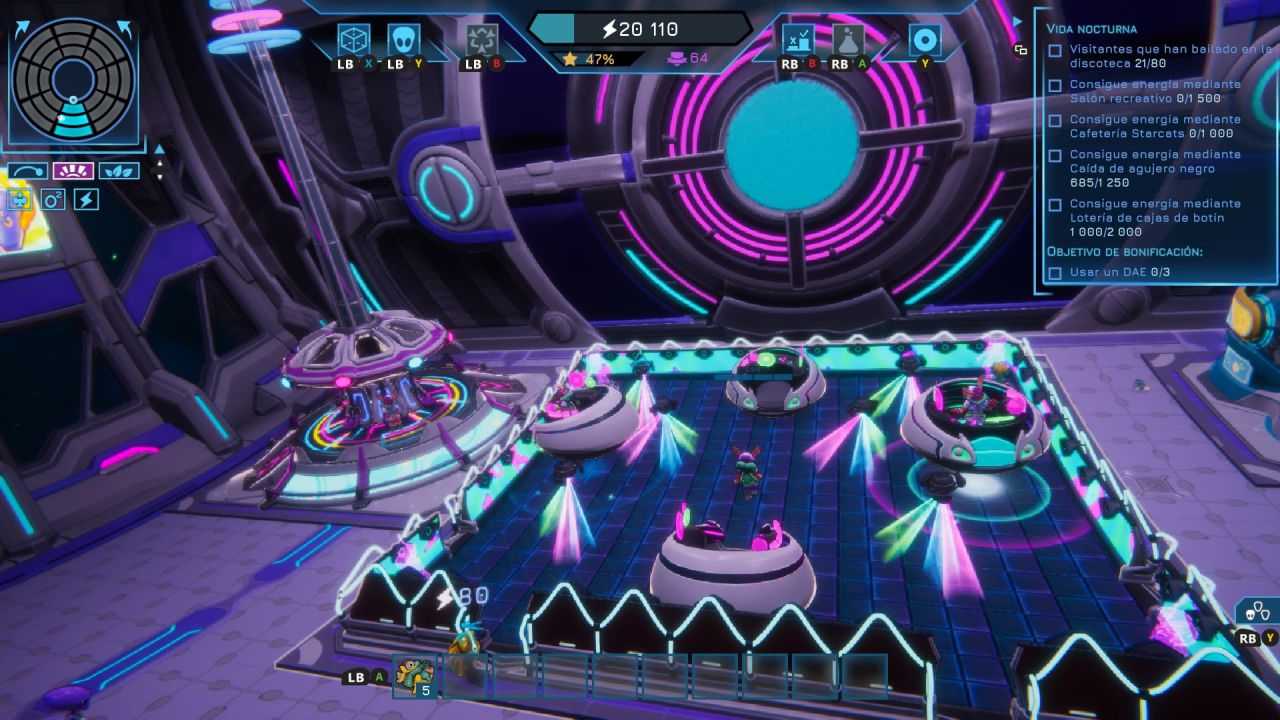Toggle the pink sun rays overlay button
This screenshot has height=720, width=1280.
click(x=74, y=170)
